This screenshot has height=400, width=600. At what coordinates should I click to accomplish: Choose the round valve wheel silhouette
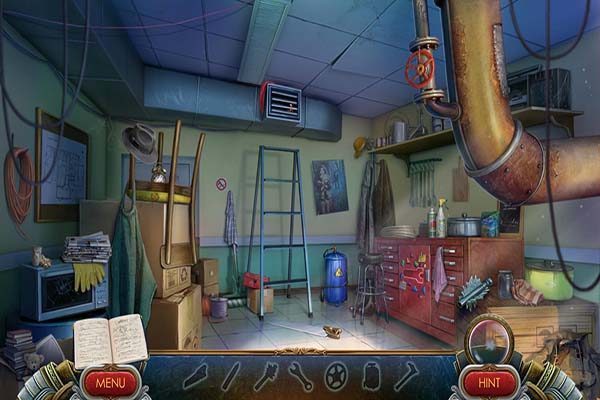tap(337, 376)
